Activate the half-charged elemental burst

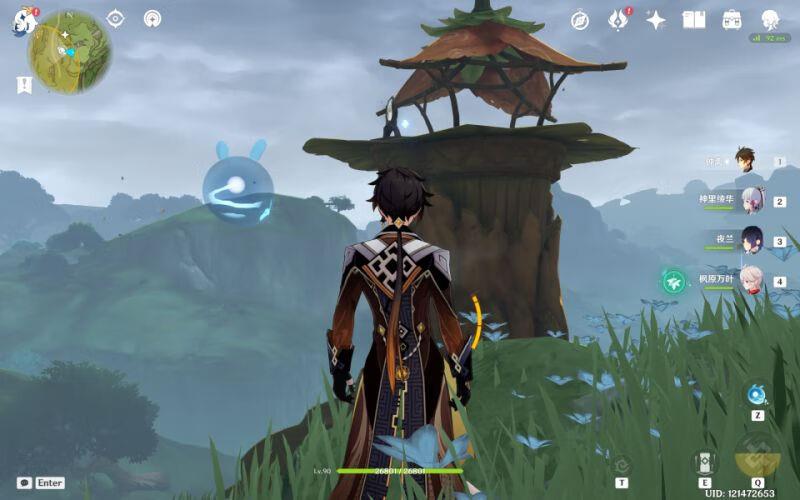(757, 455)
